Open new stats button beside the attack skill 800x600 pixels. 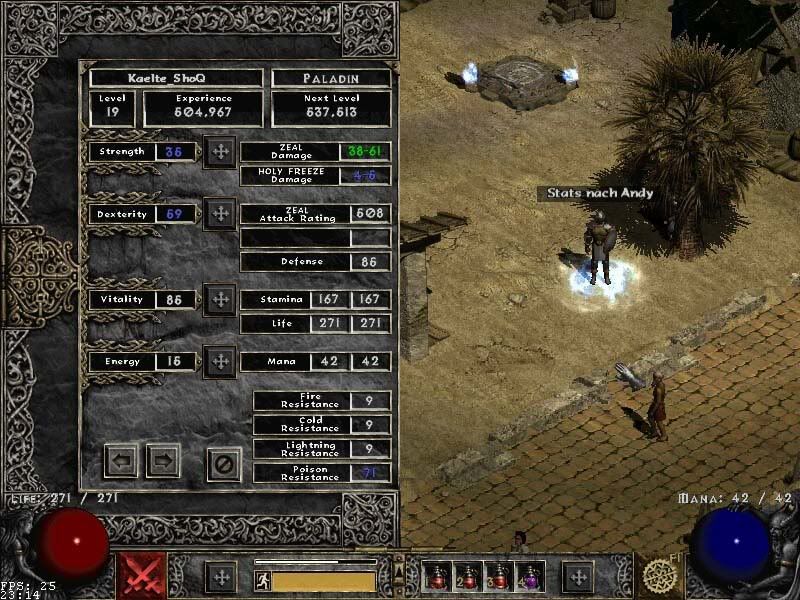point(220,577)
